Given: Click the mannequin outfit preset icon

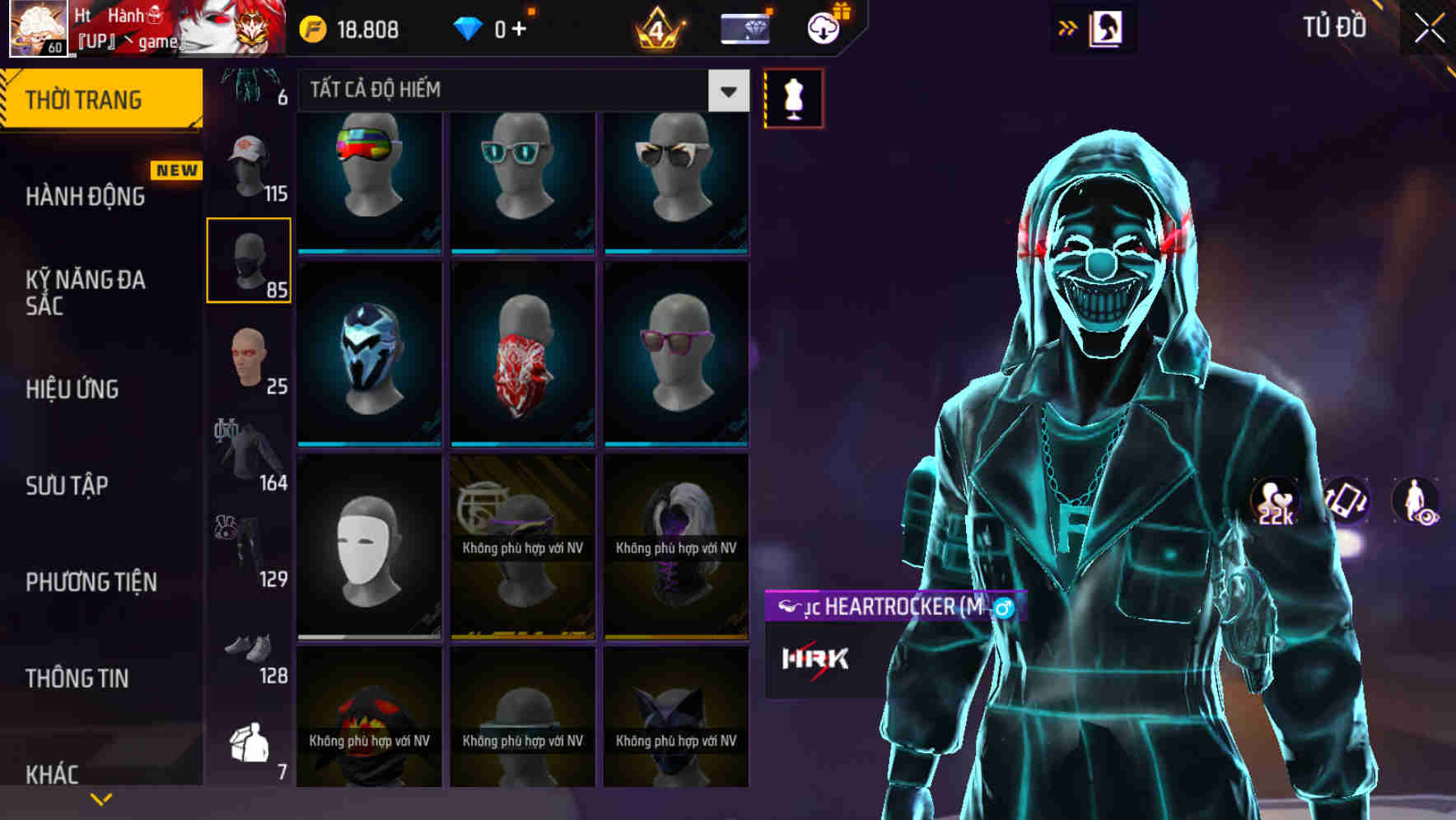Looking at the screenshot, I should click(791, 97).
